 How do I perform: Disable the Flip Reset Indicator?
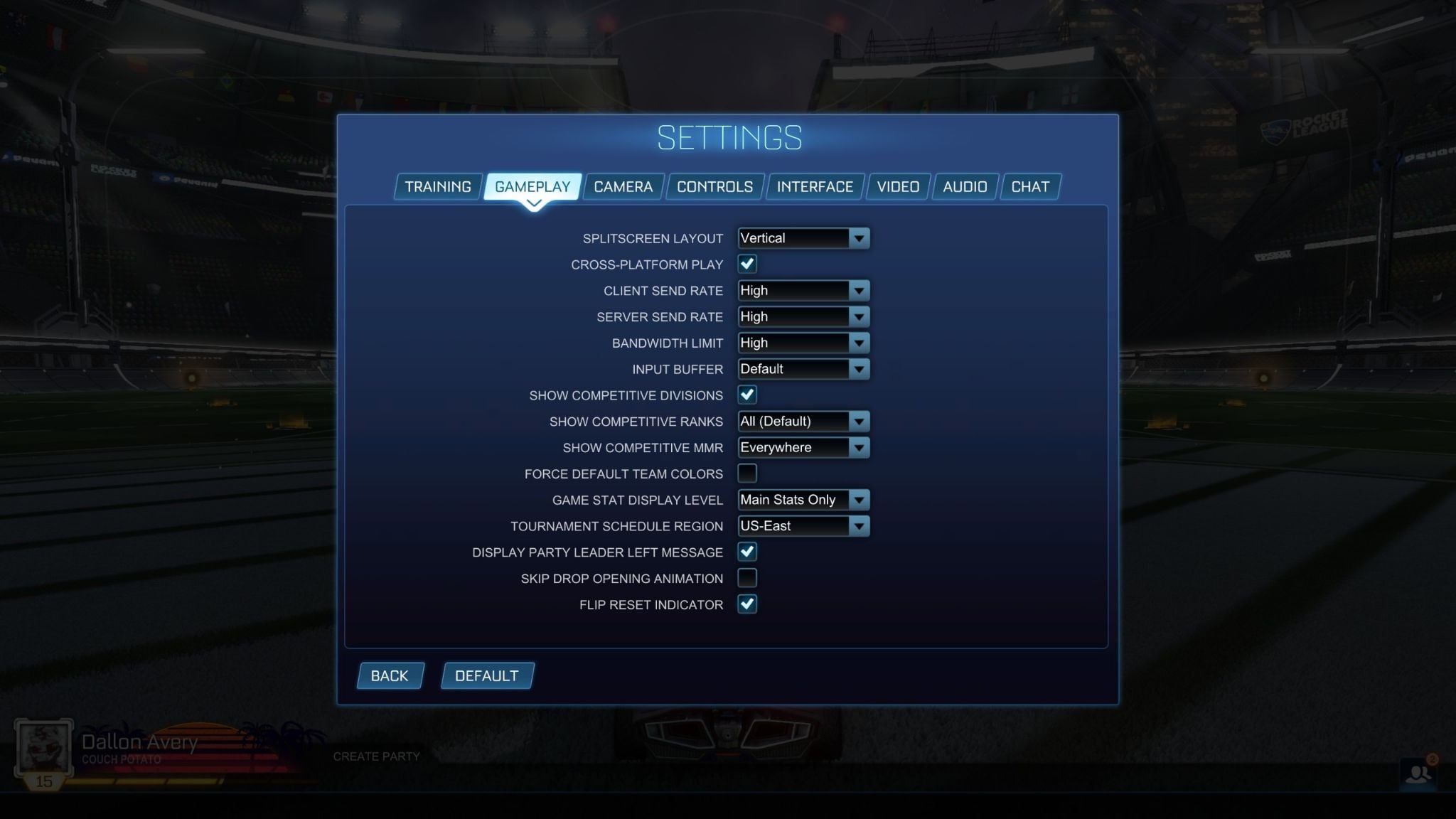tap(746, 604)
